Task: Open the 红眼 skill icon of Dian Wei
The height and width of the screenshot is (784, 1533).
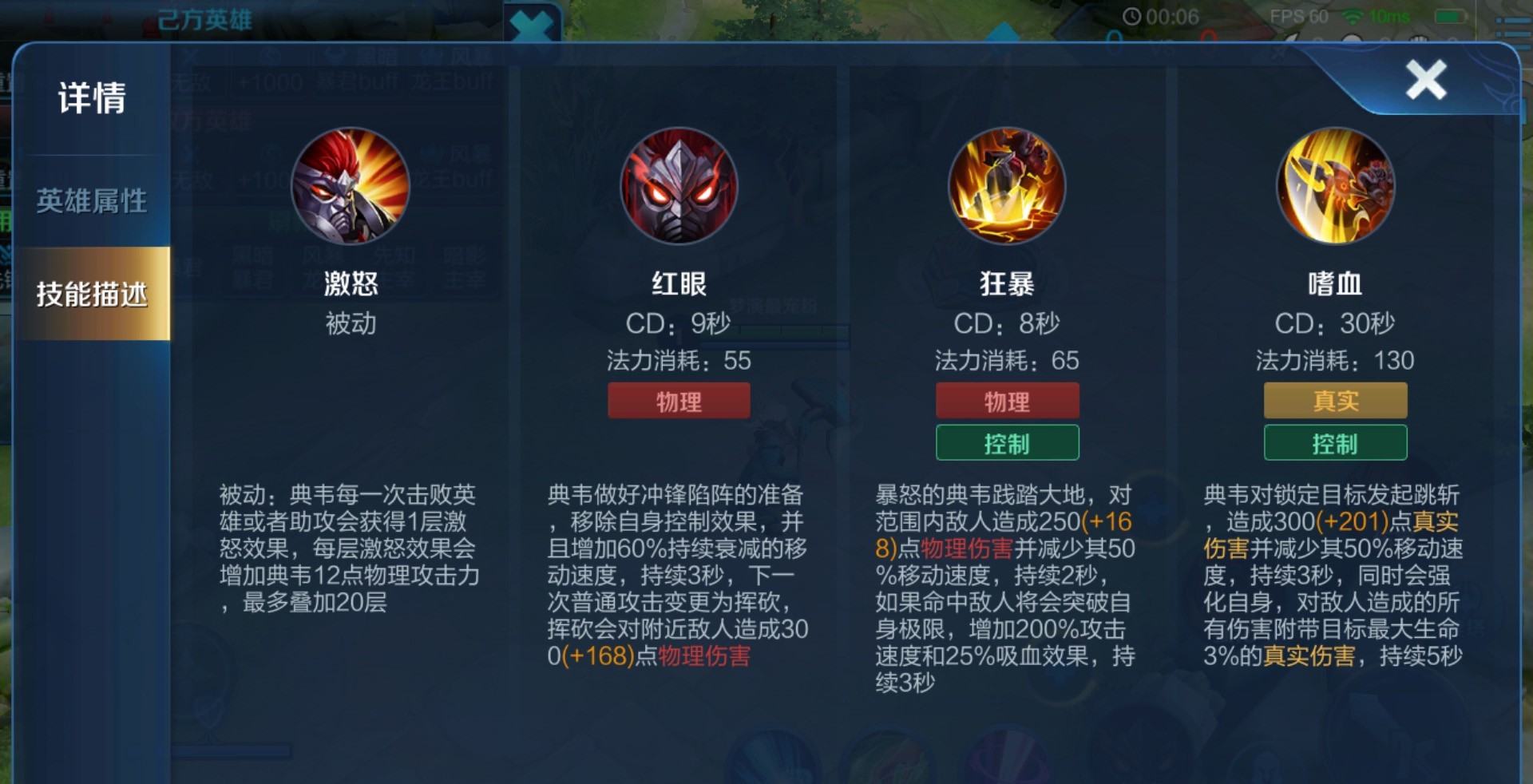Action: click(678, 186)
